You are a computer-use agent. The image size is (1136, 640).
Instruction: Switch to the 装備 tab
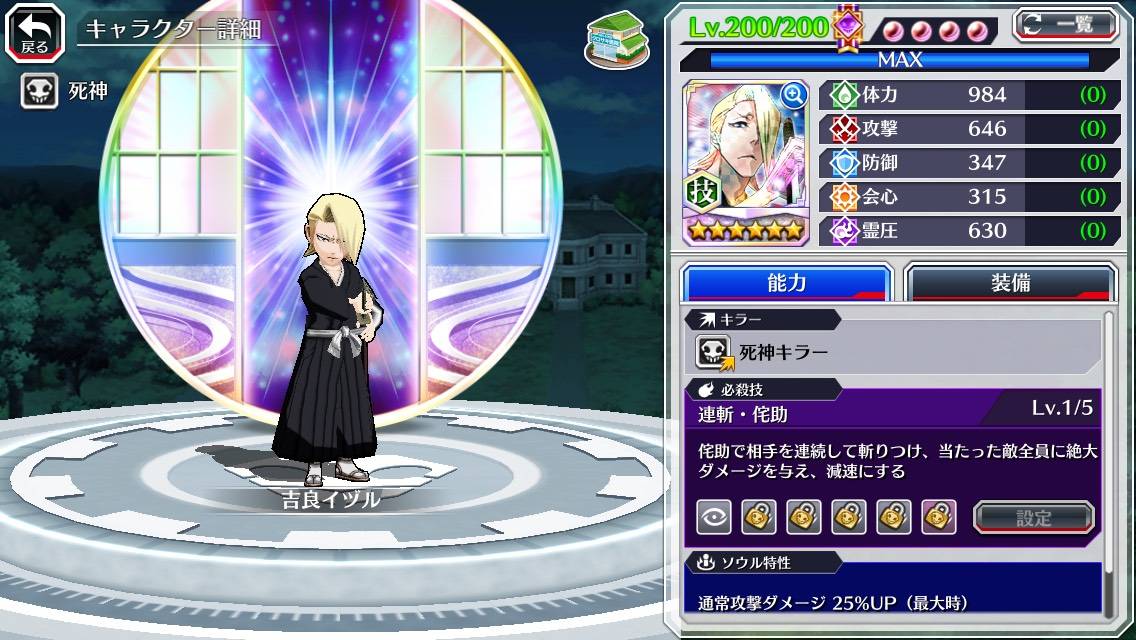point(1010,283)
